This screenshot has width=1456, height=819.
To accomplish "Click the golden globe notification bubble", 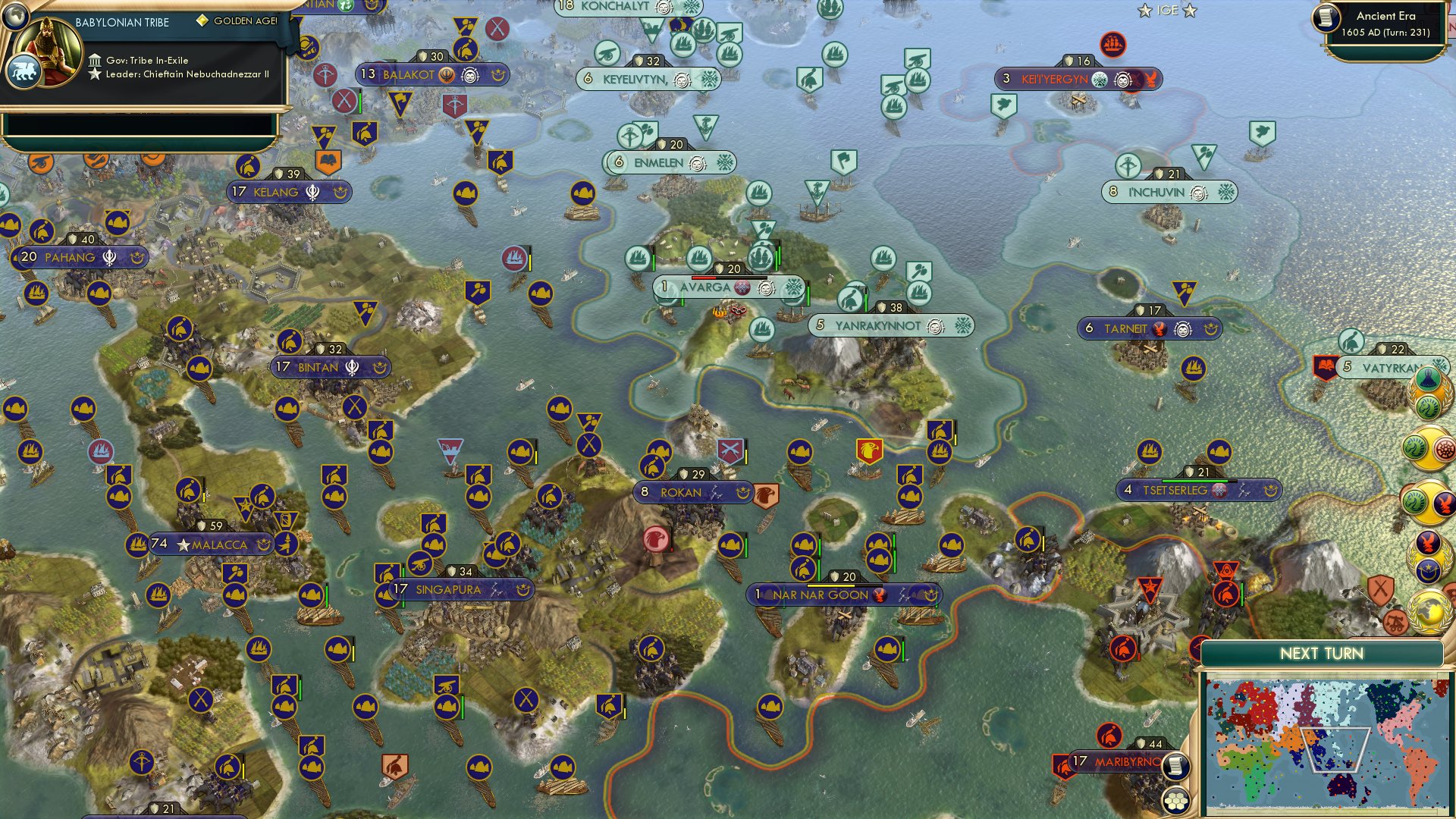I will point(1429,611).
